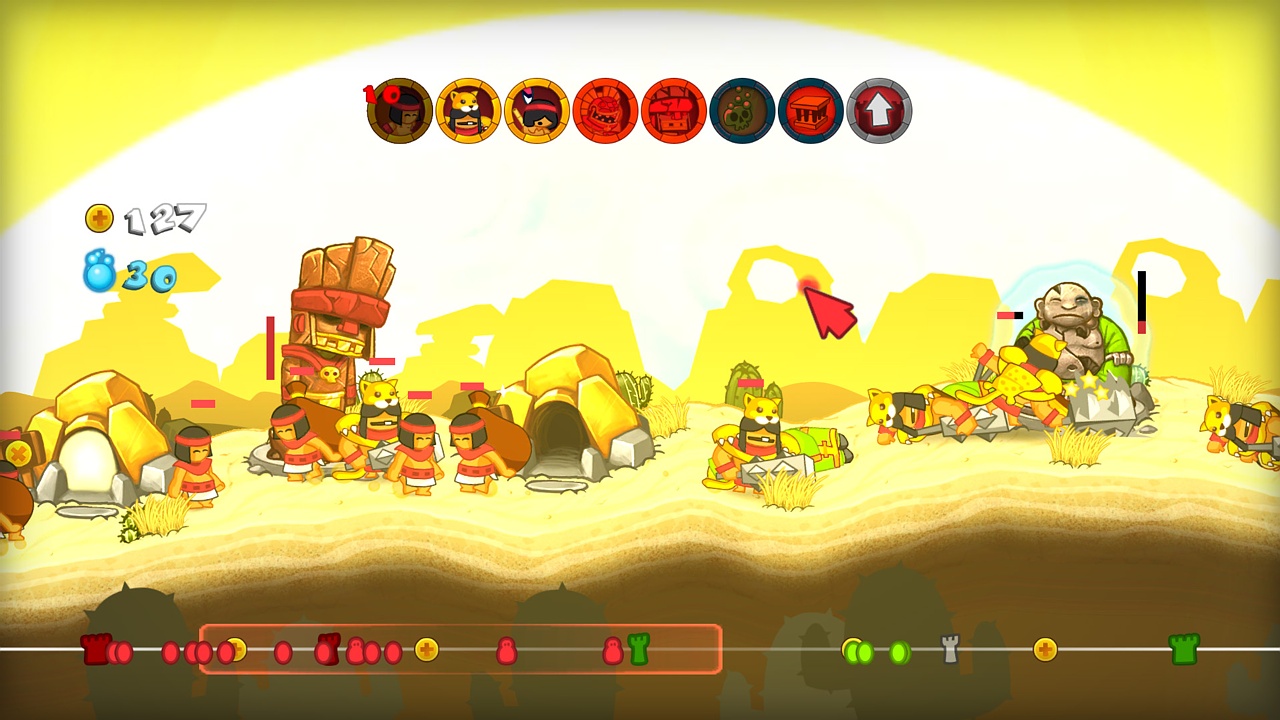Pick the red chieftain mask unit icon
1280x720 pixels.
click(x=605, y=111)
